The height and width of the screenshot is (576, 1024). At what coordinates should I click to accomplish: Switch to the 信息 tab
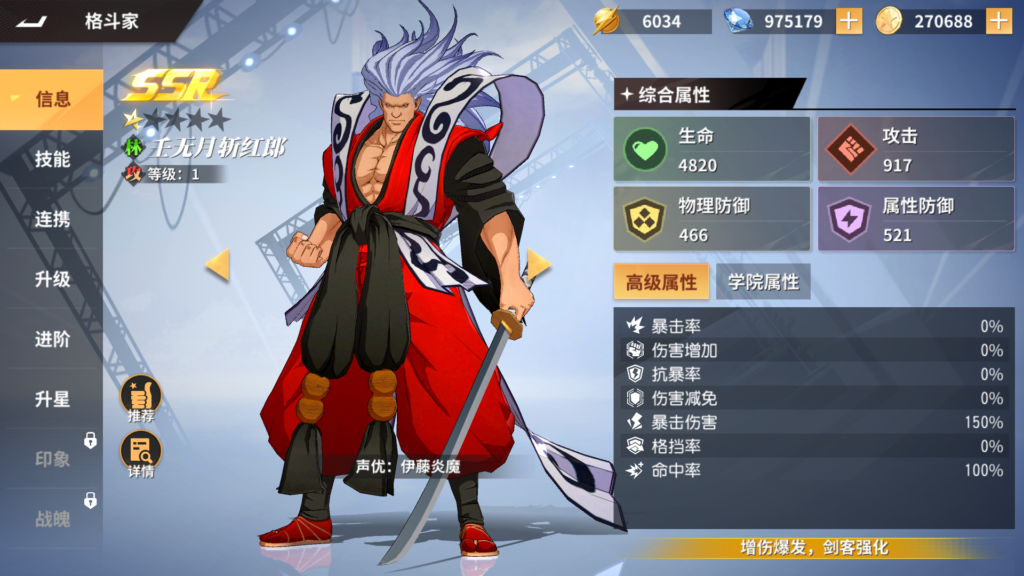tap(52, 99)
